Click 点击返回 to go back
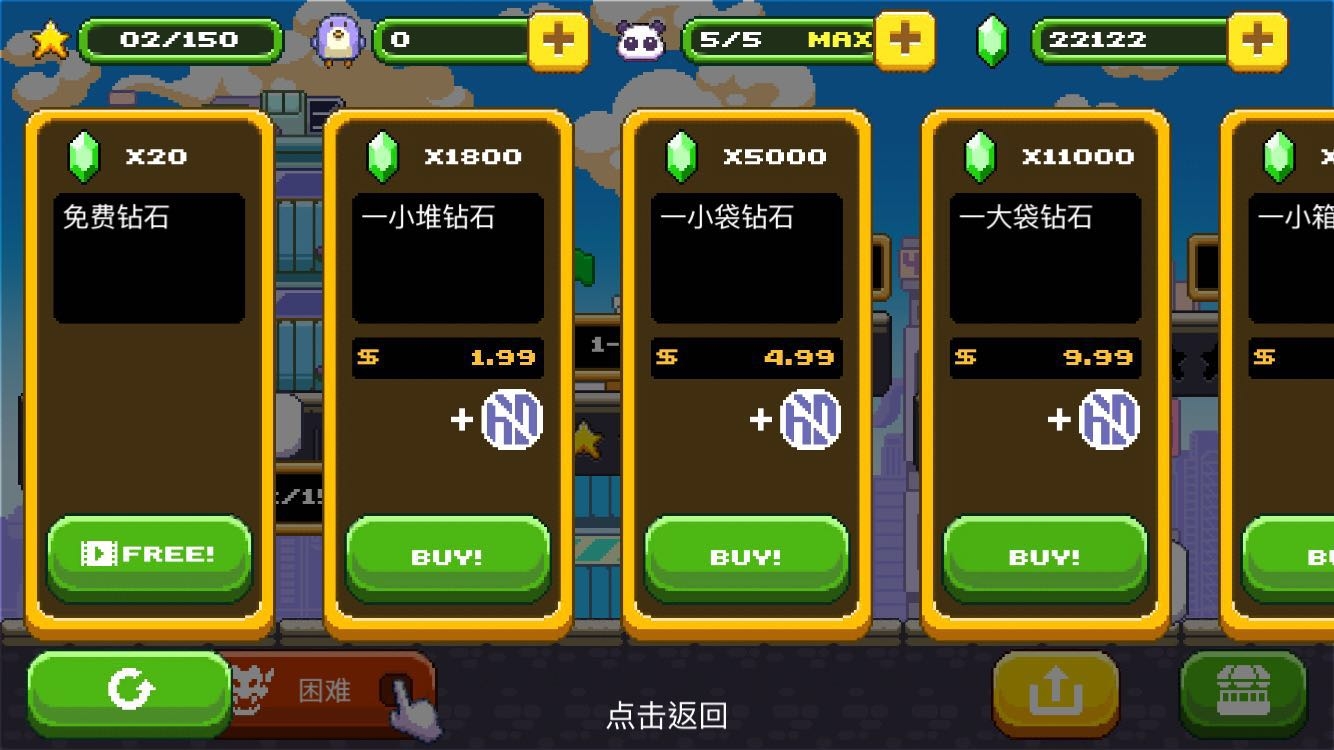 666,716
